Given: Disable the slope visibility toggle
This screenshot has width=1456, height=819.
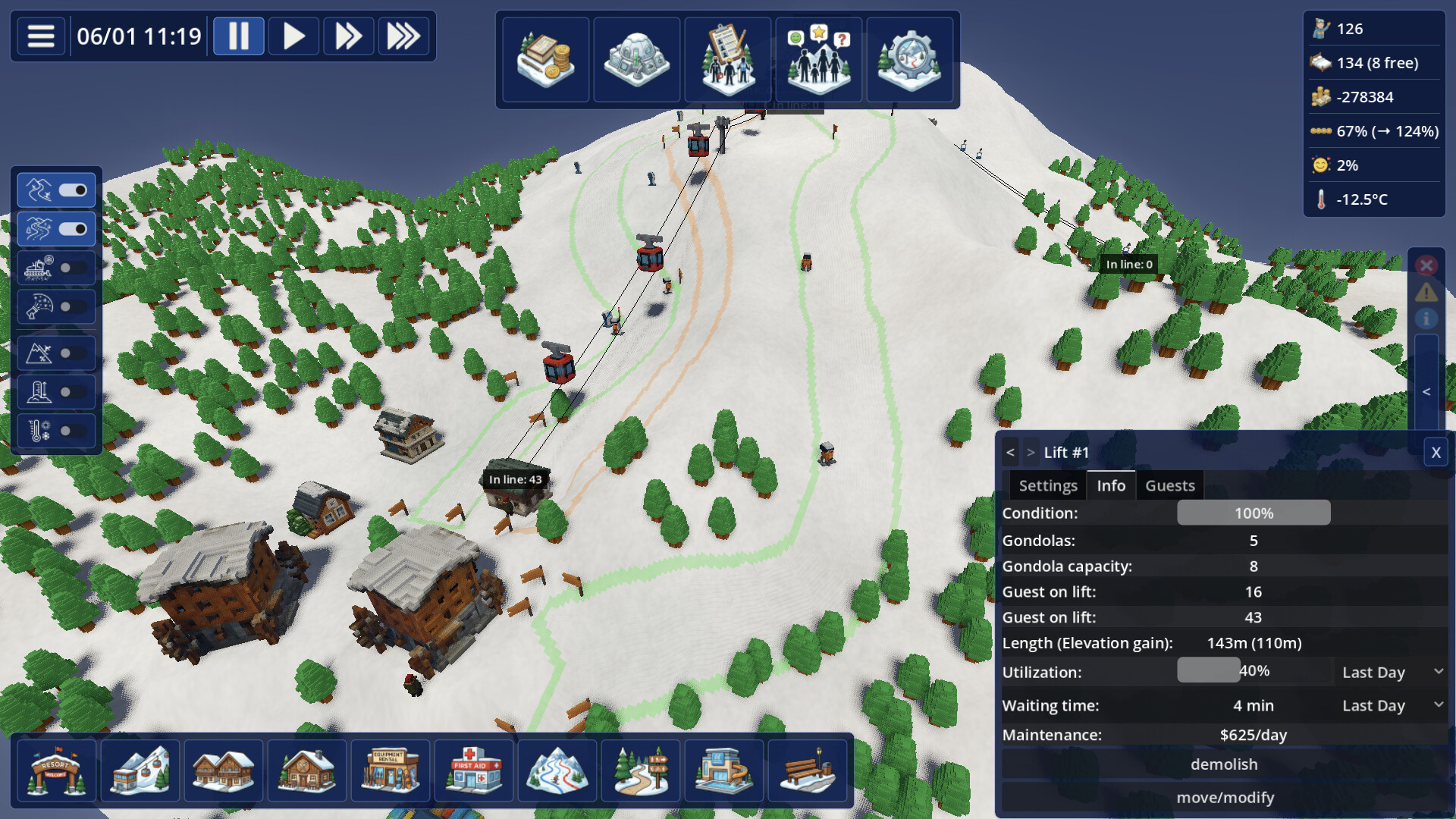Looking at the screenshot, I should [x=74, y=190].
